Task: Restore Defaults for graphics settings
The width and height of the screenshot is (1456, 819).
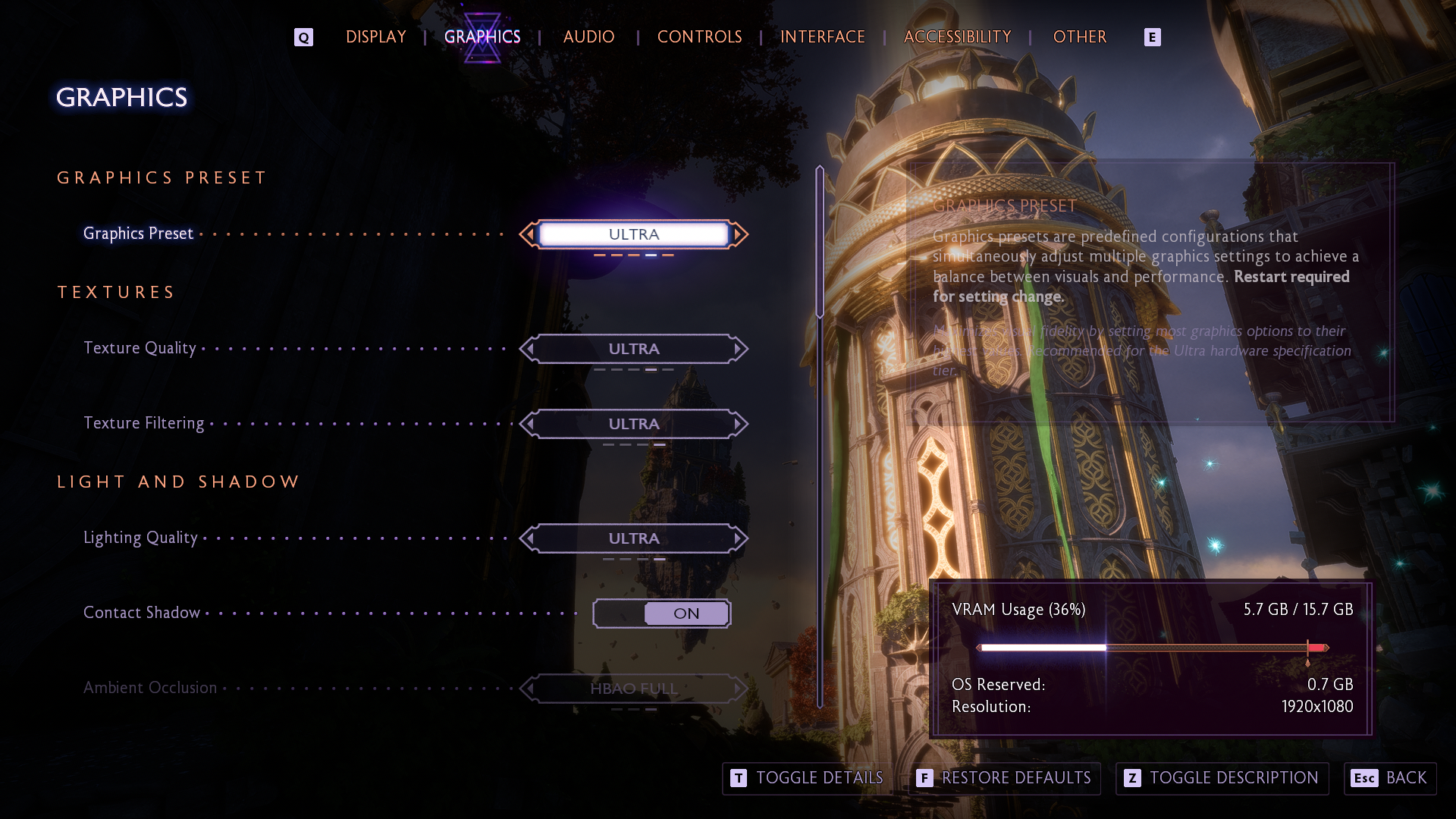Action: click(1004, 778)
